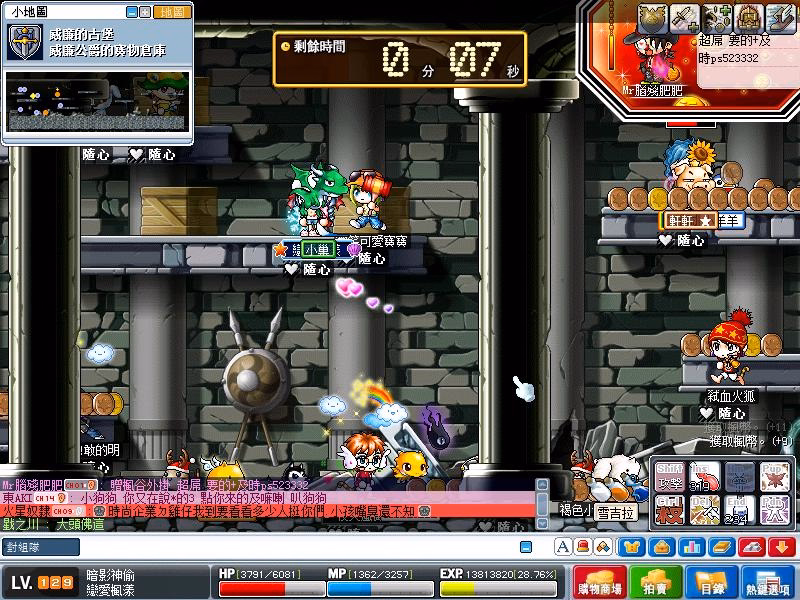800x600 pixels.
Task: Activate the Ctrl skill slot
Action: pyautogui.click(x=672, y=509)
